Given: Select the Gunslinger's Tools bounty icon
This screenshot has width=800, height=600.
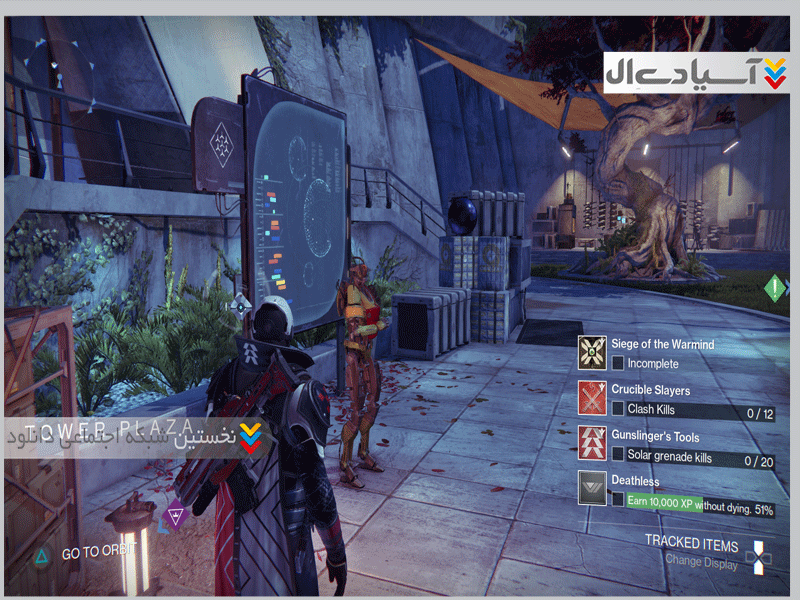Looking at the screenshot, I should tap(595, 444).
